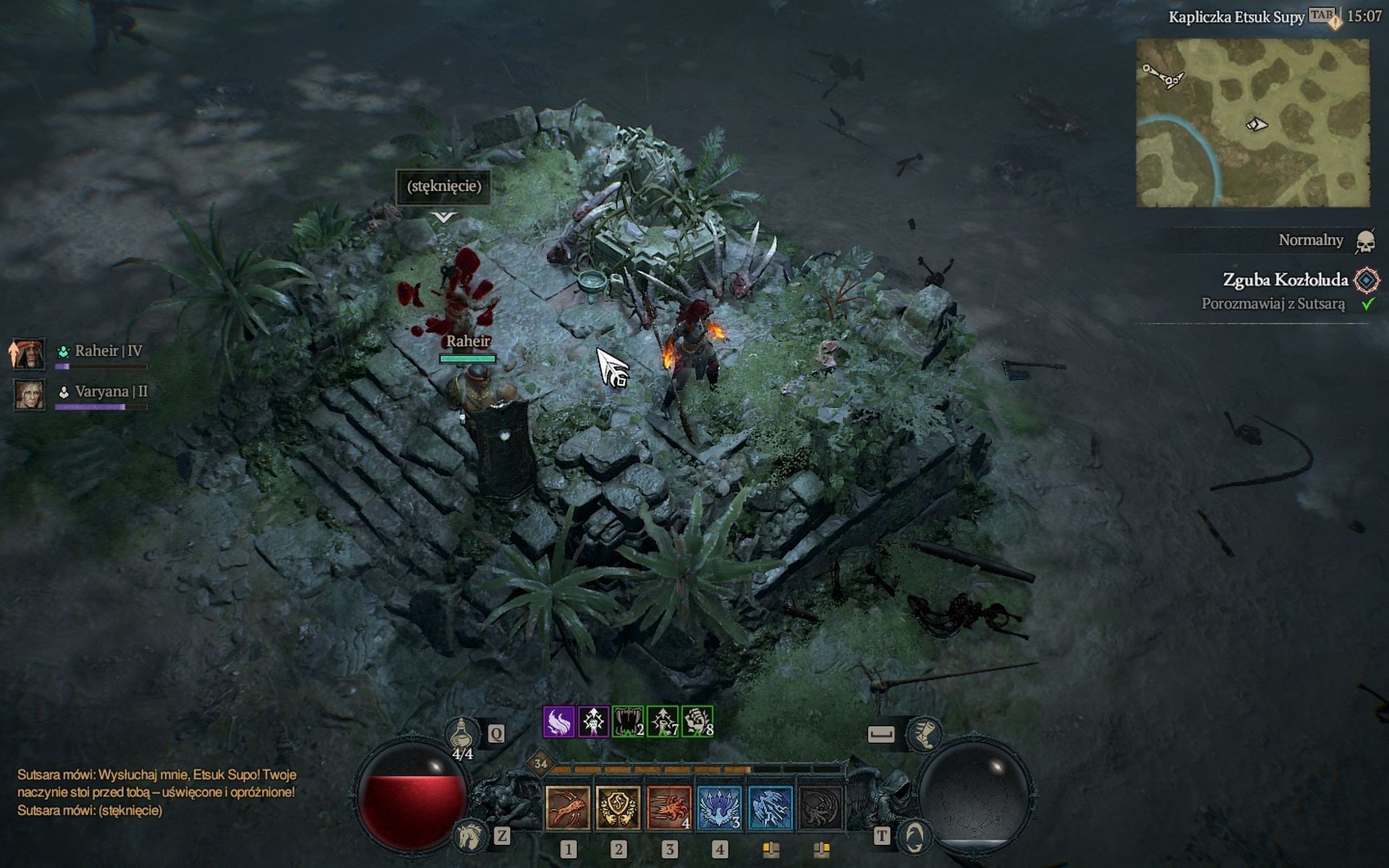Activate the blue winged eagle skill
Screen dimensions: 1389x868
(x=719, y=807)
